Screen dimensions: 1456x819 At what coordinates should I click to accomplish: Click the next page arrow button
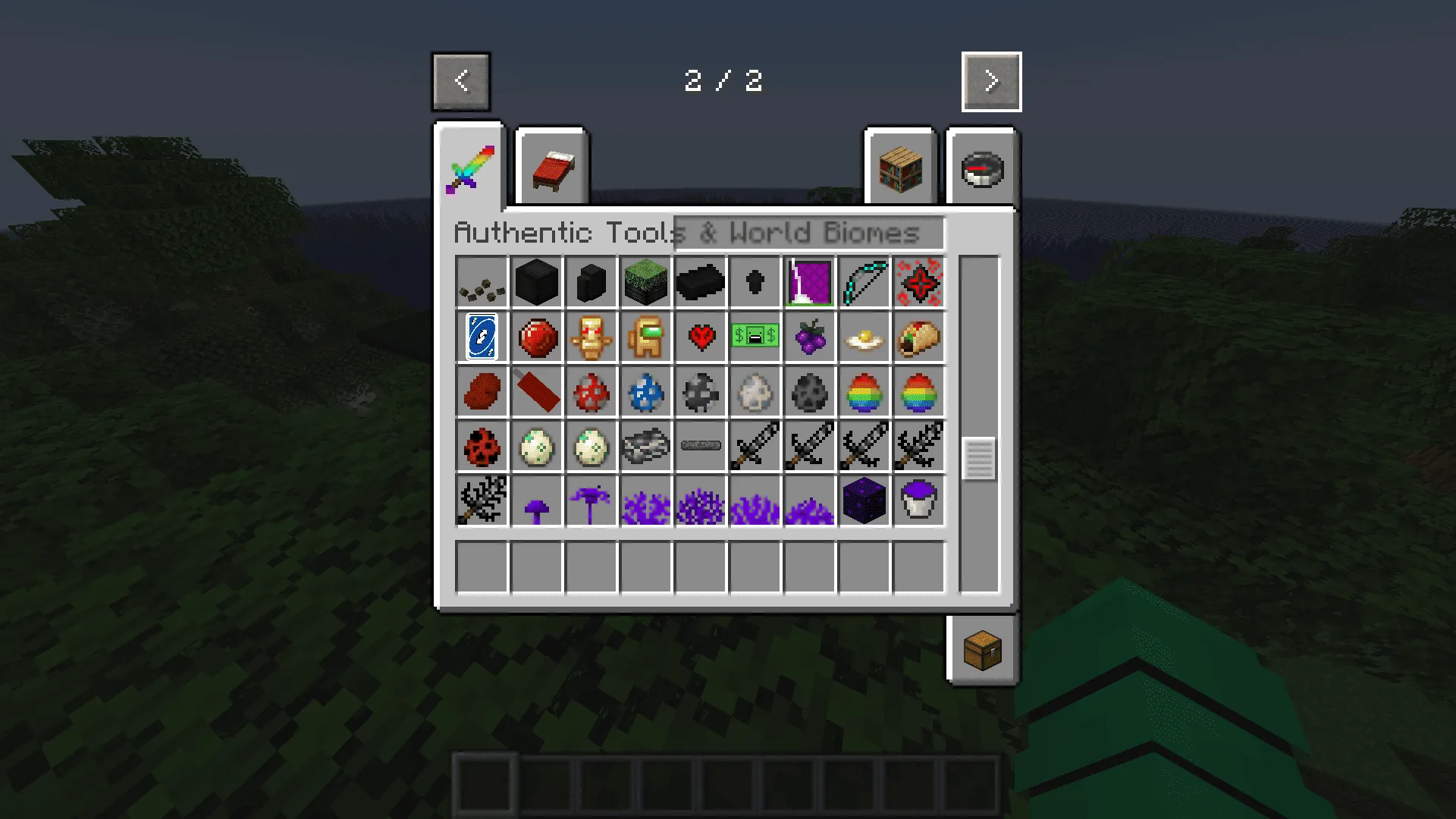click(x=991, y=82)
